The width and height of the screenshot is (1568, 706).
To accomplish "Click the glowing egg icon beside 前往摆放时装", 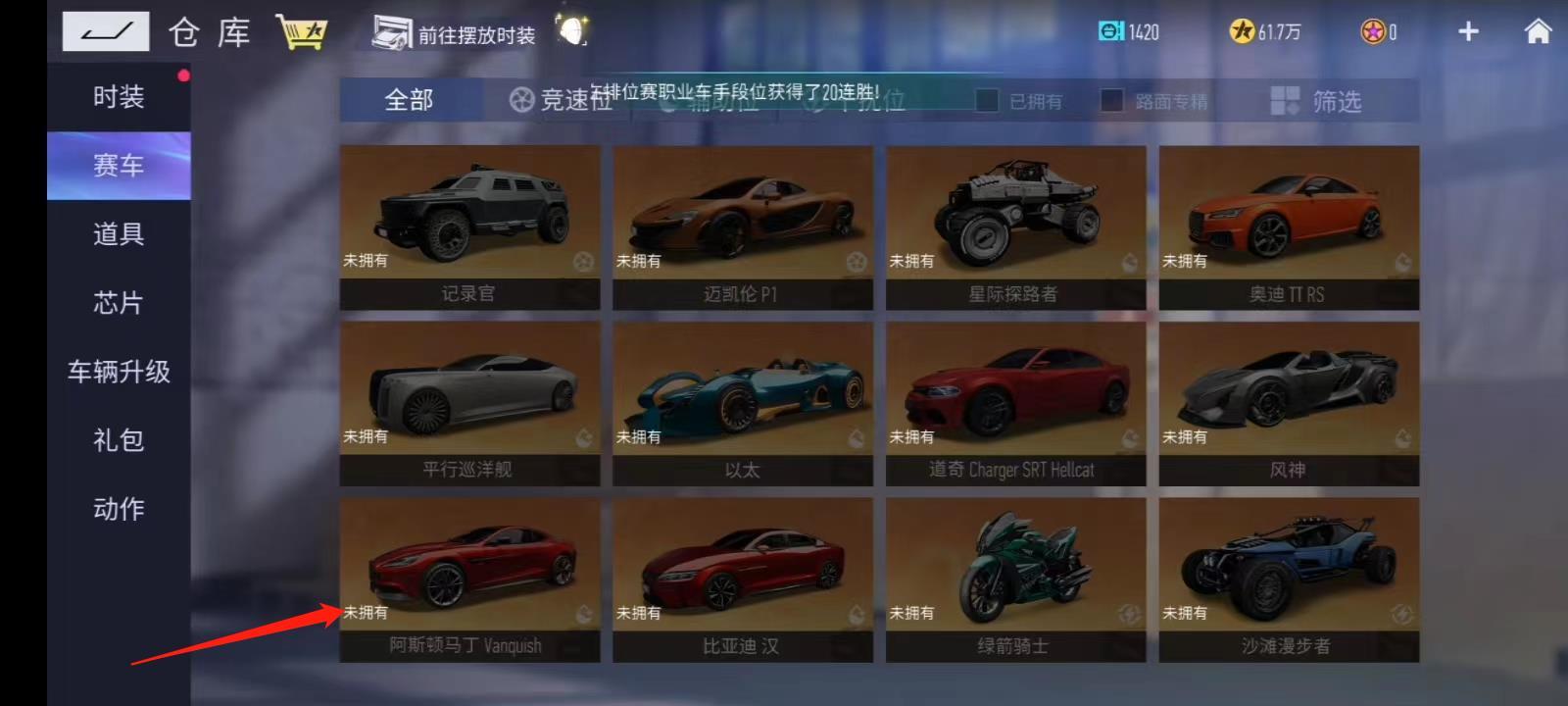I will [x=571, y=30].
